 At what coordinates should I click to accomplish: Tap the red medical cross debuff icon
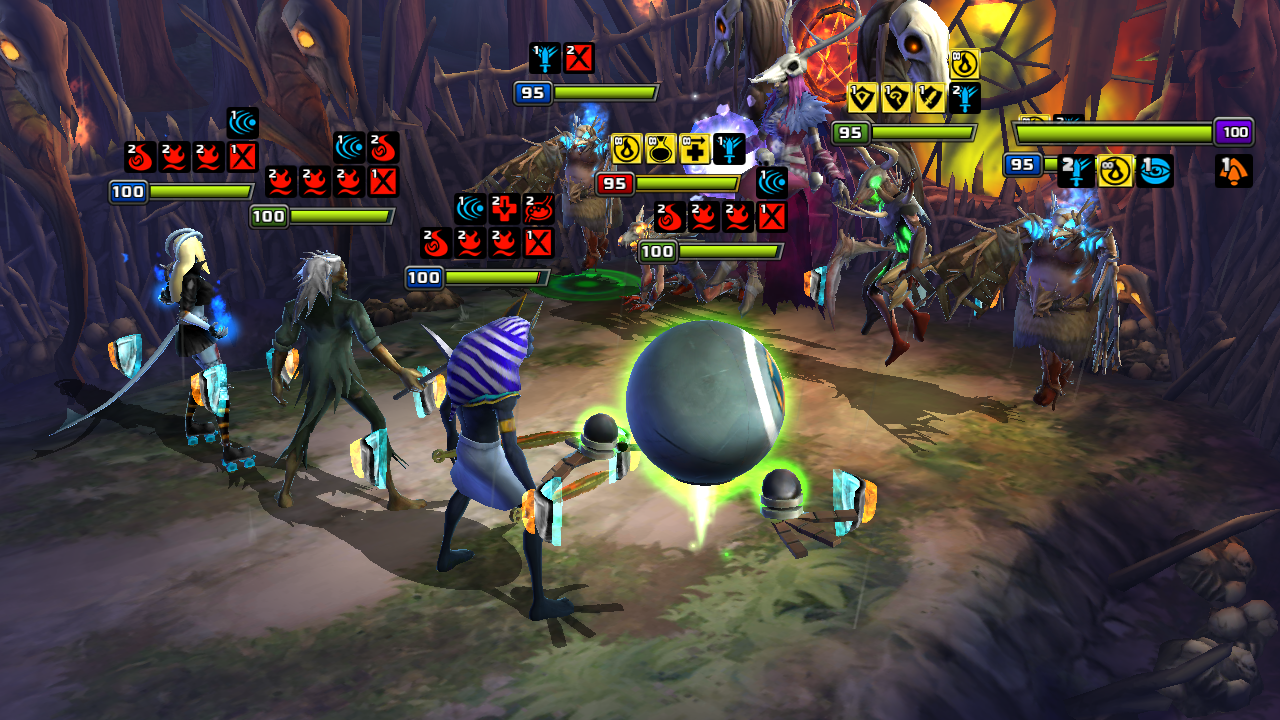[504, 208]
